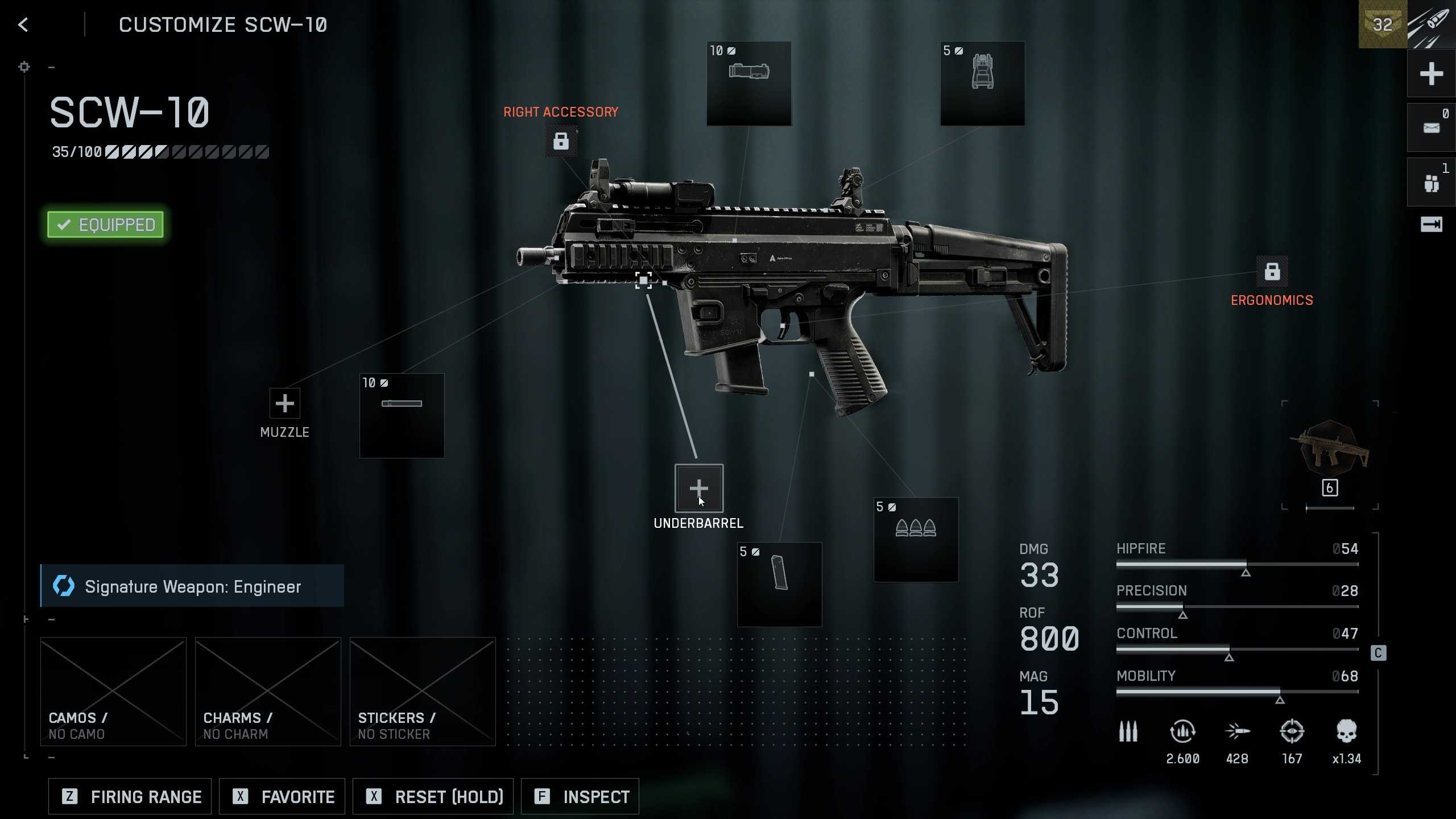Select the magazine attachment slot
1456x819 pixels.
coord(779,584)
